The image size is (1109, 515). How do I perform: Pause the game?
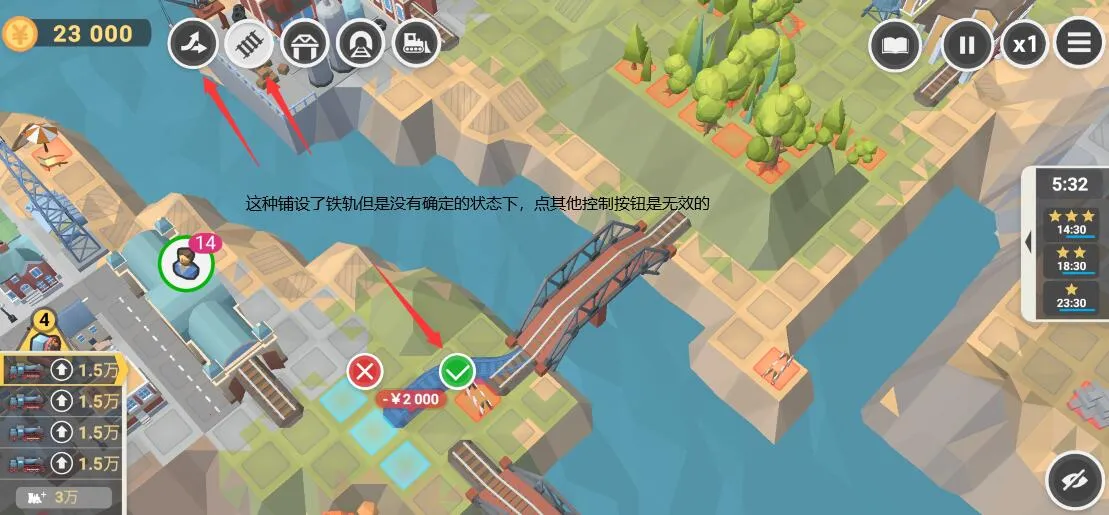coord(966,45)
